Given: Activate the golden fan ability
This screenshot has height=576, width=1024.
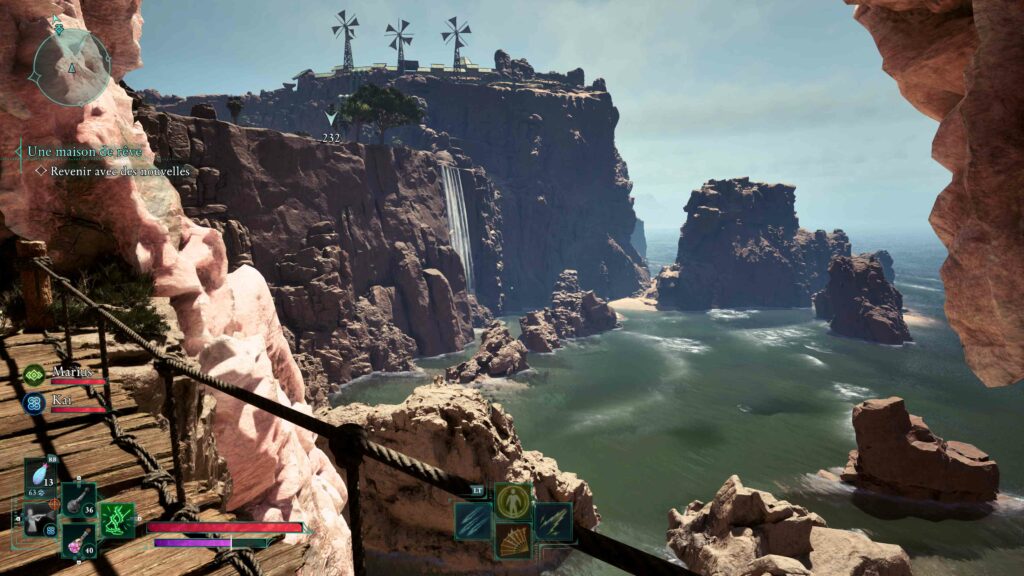Looking at the screenshot, I should [x=514, y=541].
